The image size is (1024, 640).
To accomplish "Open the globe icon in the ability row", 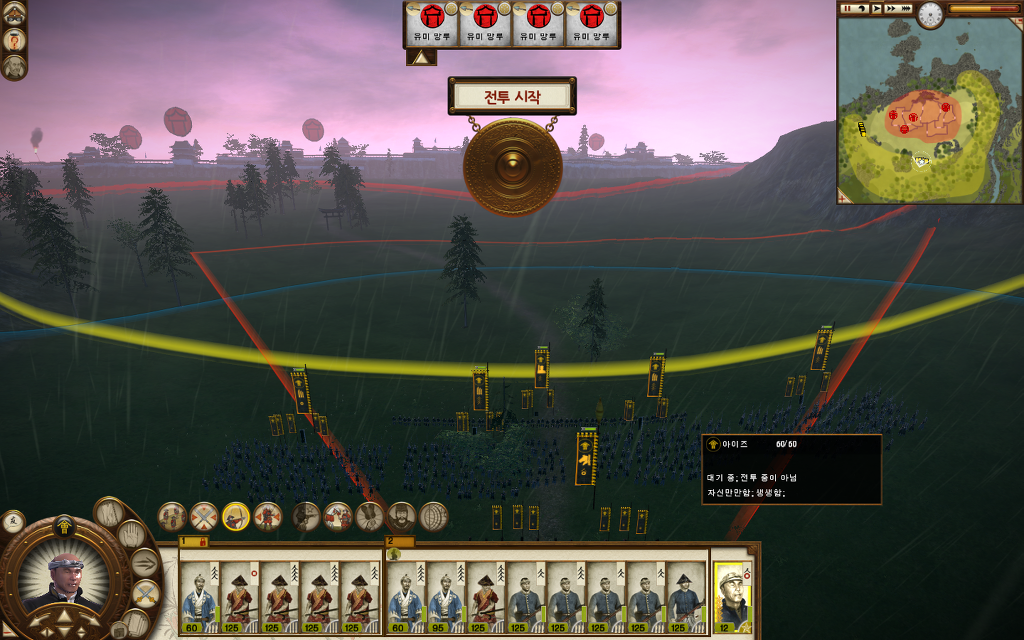I will pyautogui.click(x=434, y=516).
